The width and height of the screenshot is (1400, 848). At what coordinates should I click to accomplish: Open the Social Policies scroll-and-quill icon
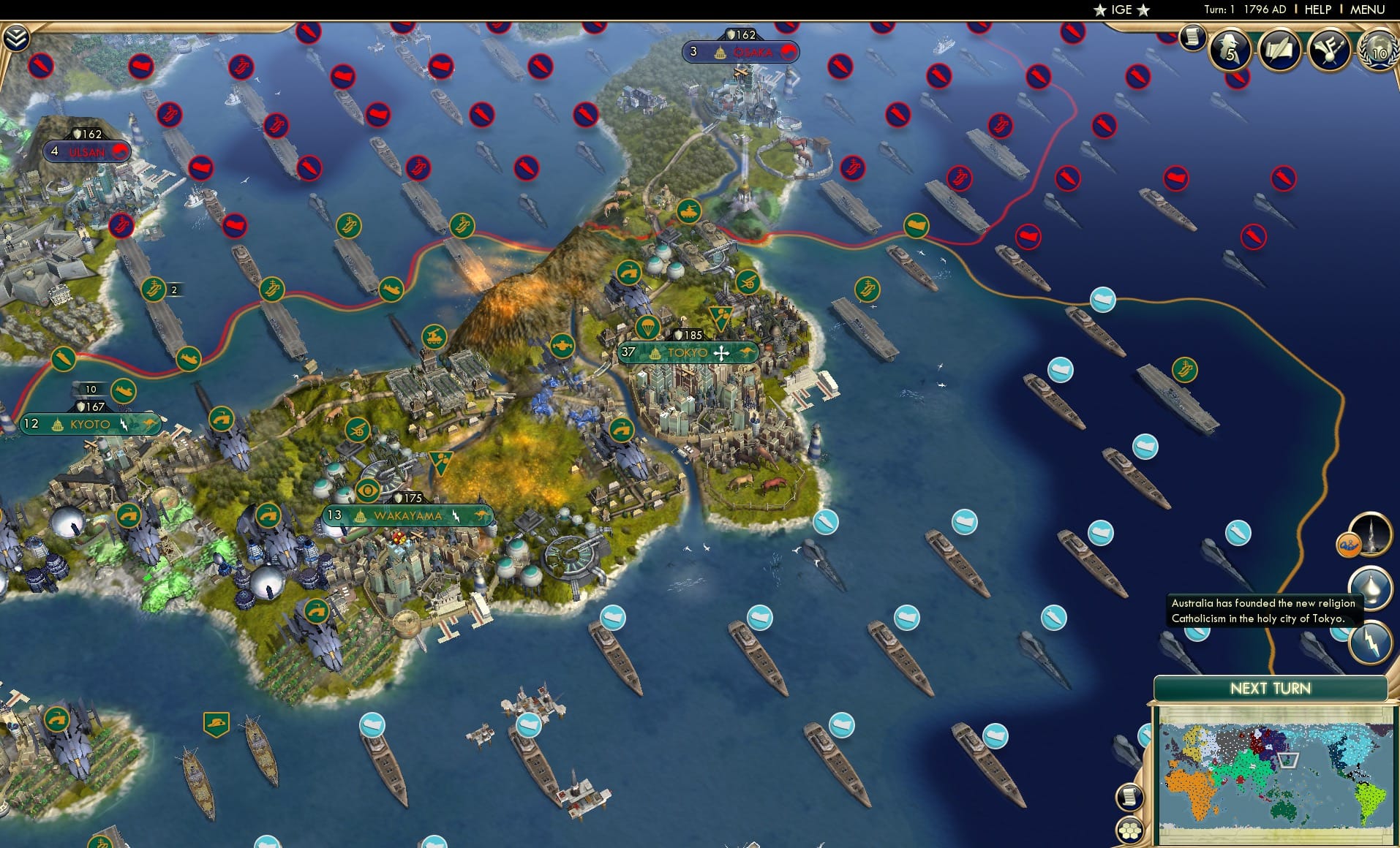click(x=1279, y=51)
